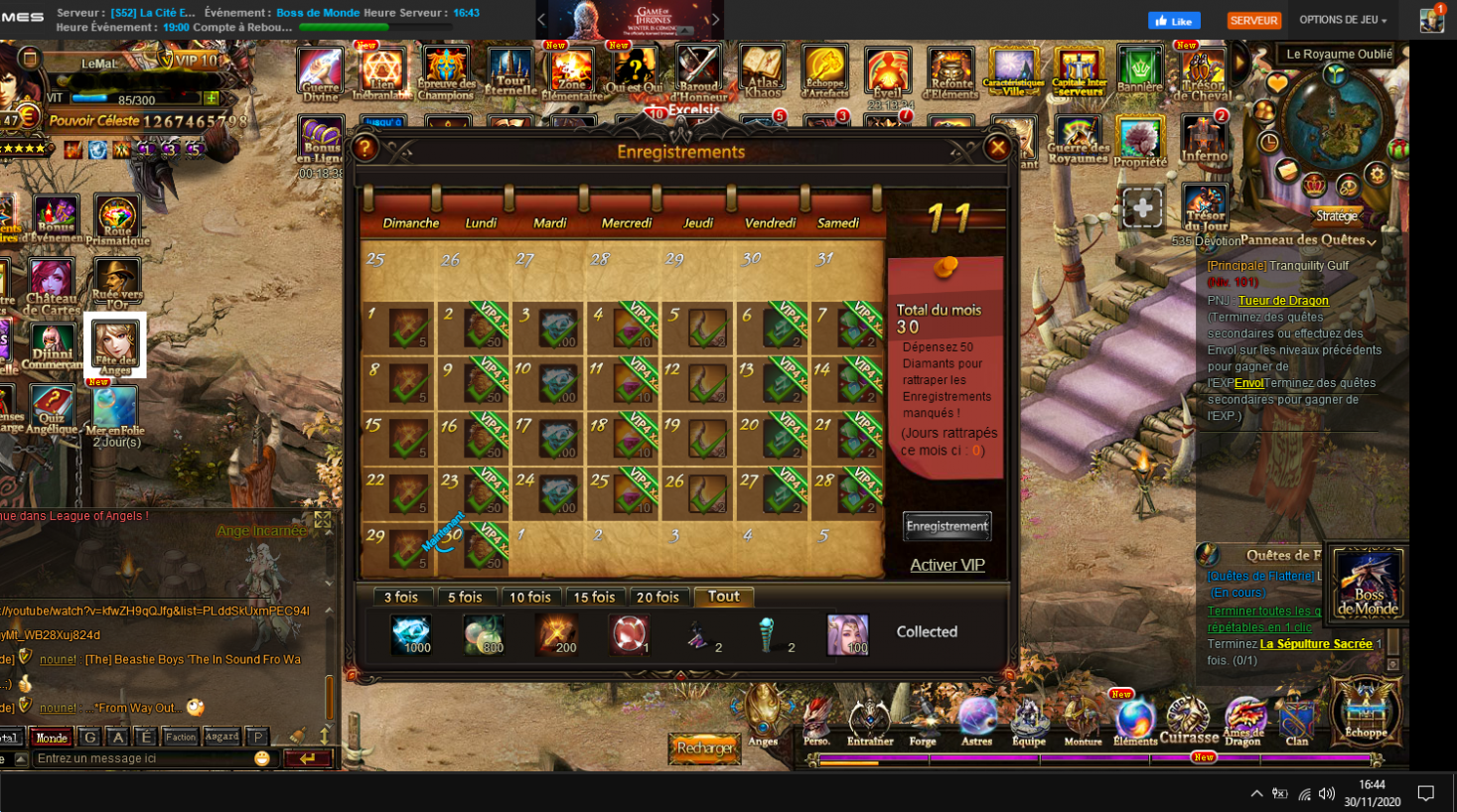Screen dimensions: 1457x812
Task: Select the Tout rewards tab
Action: [723, 596]
